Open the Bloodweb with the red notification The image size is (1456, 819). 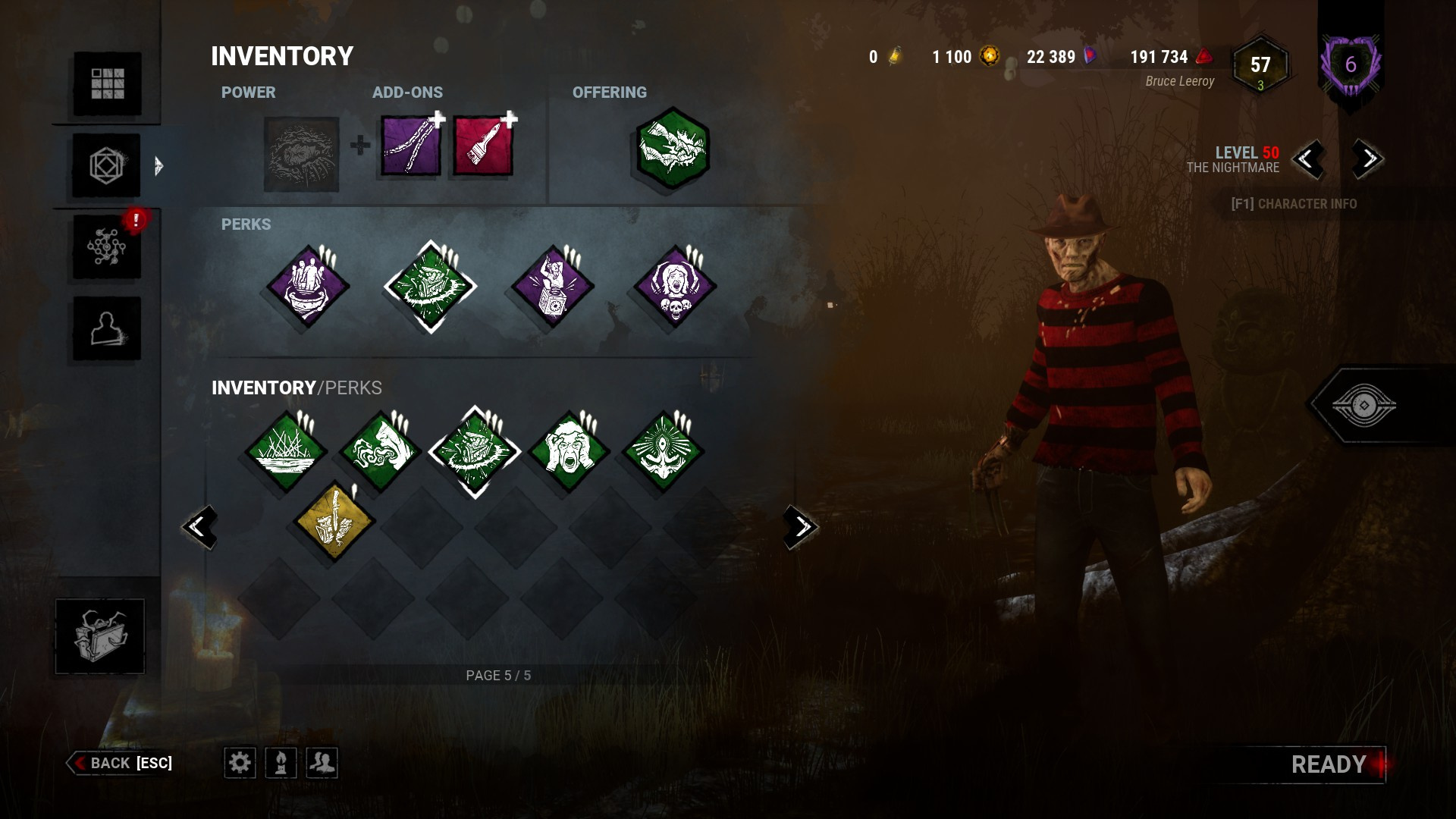tap(106, 245)
